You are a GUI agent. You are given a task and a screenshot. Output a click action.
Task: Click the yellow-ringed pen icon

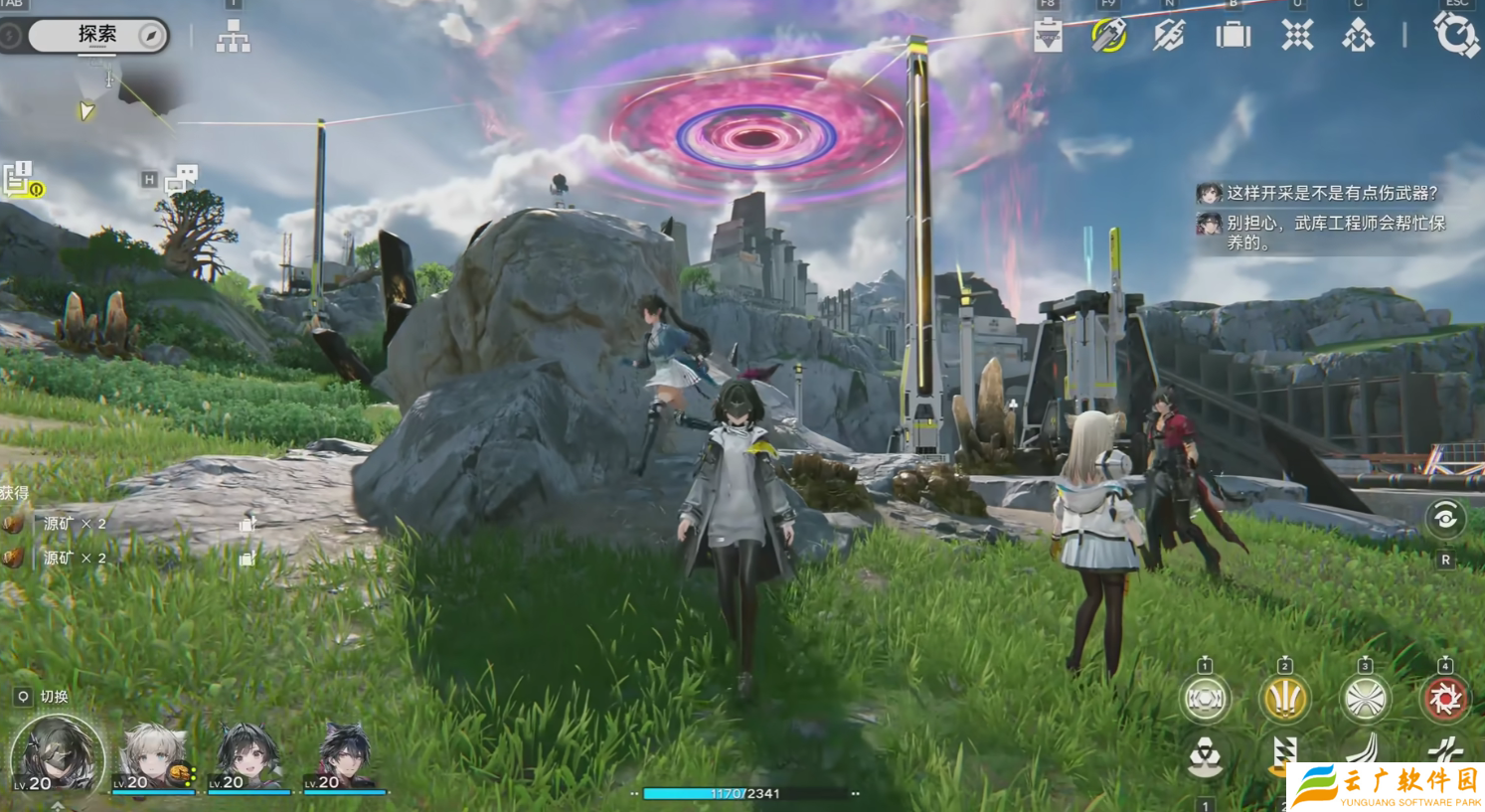[x=1108, y=36]
